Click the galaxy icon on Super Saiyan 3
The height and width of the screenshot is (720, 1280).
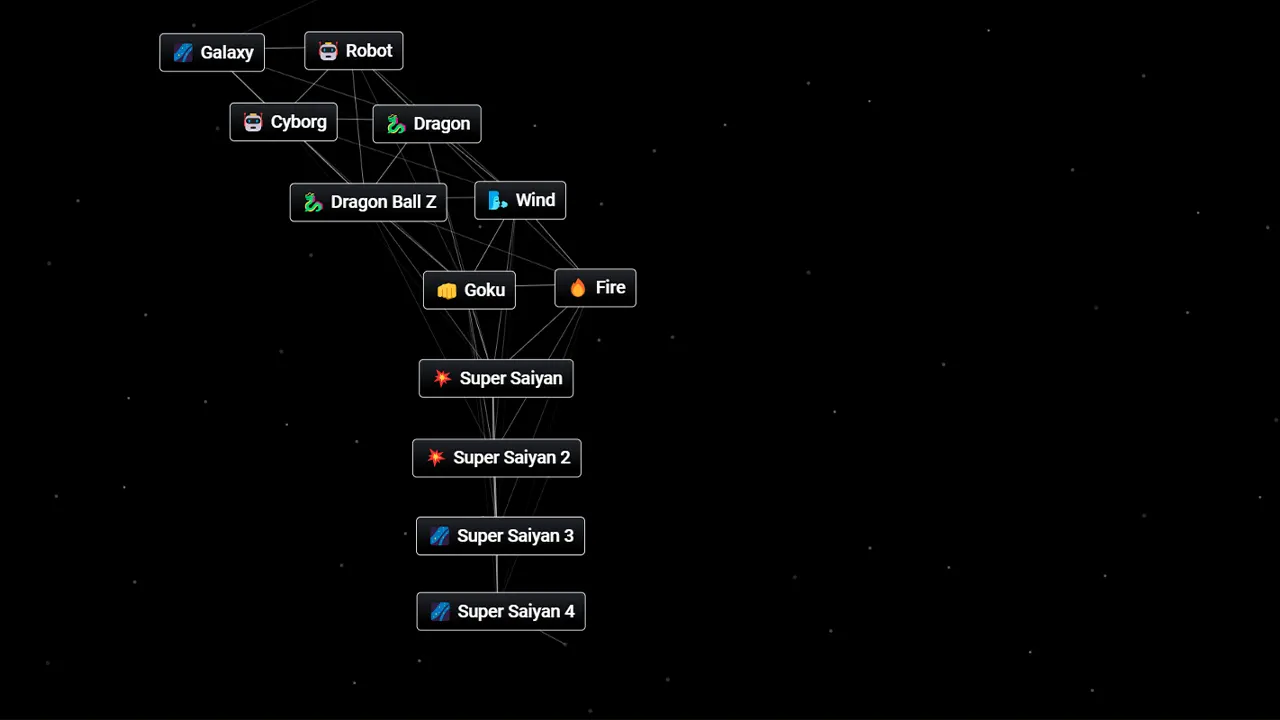[x=439, y=536]
